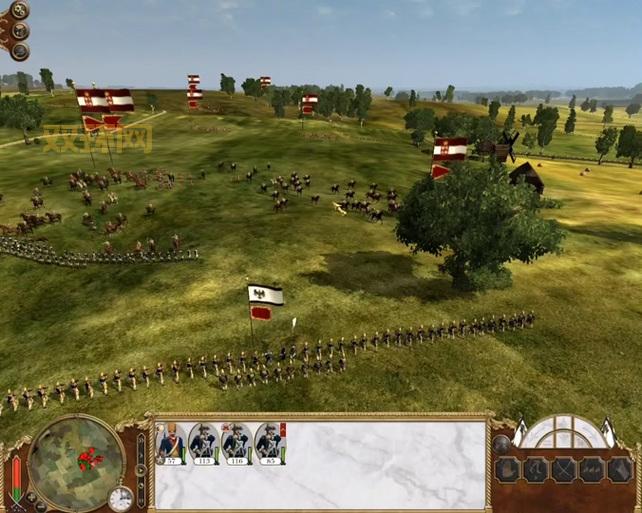Activate the crossed swords melee order button

coord(564,470)
